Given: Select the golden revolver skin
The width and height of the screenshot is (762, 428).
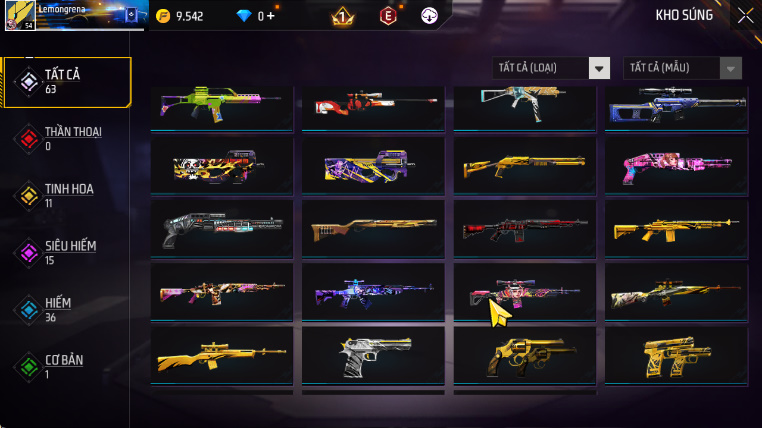Looking at the screenshot, I should click(524, 354).
